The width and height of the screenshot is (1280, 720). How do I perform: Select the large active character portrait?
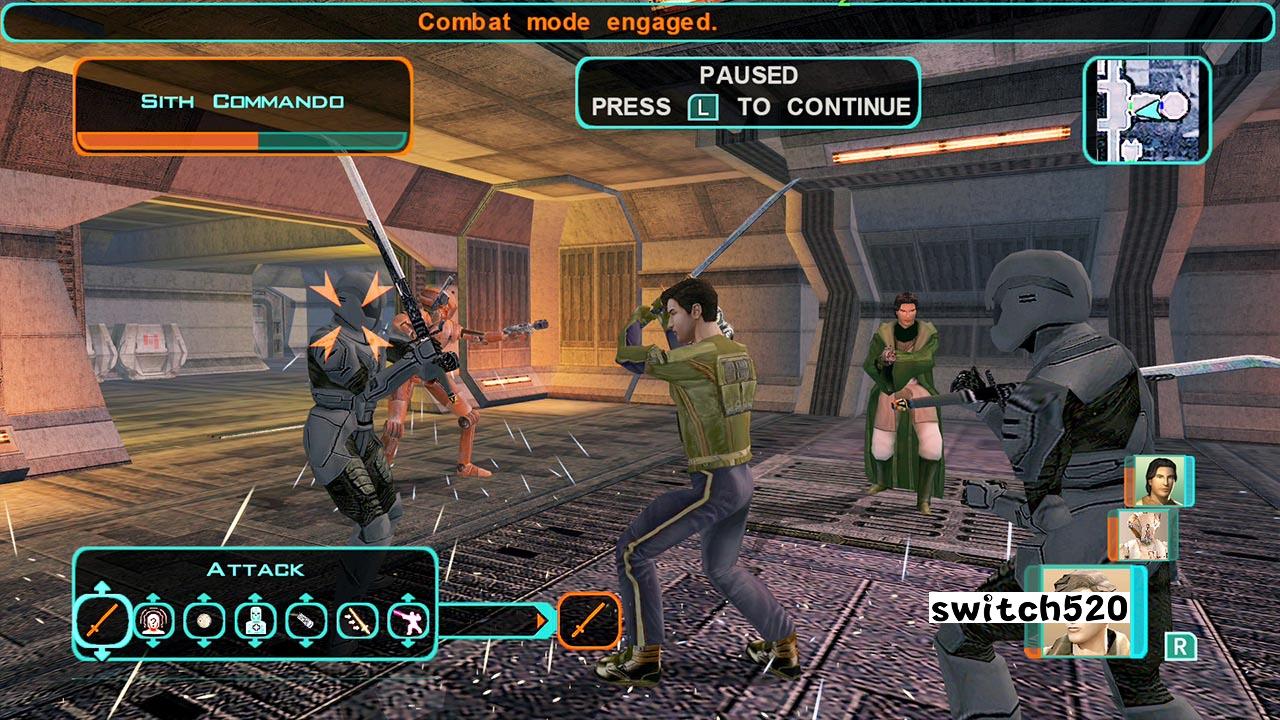(1085, 612)
